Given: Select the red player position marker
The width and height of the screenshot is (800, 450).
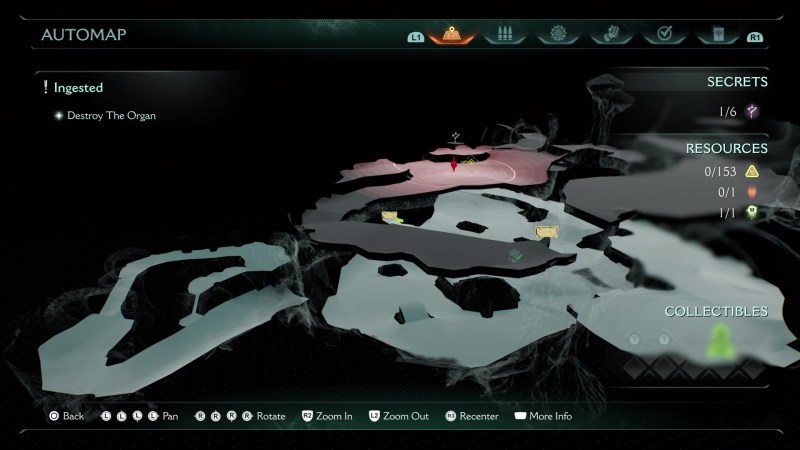Looking at the screenshot, I should [454, 164].
